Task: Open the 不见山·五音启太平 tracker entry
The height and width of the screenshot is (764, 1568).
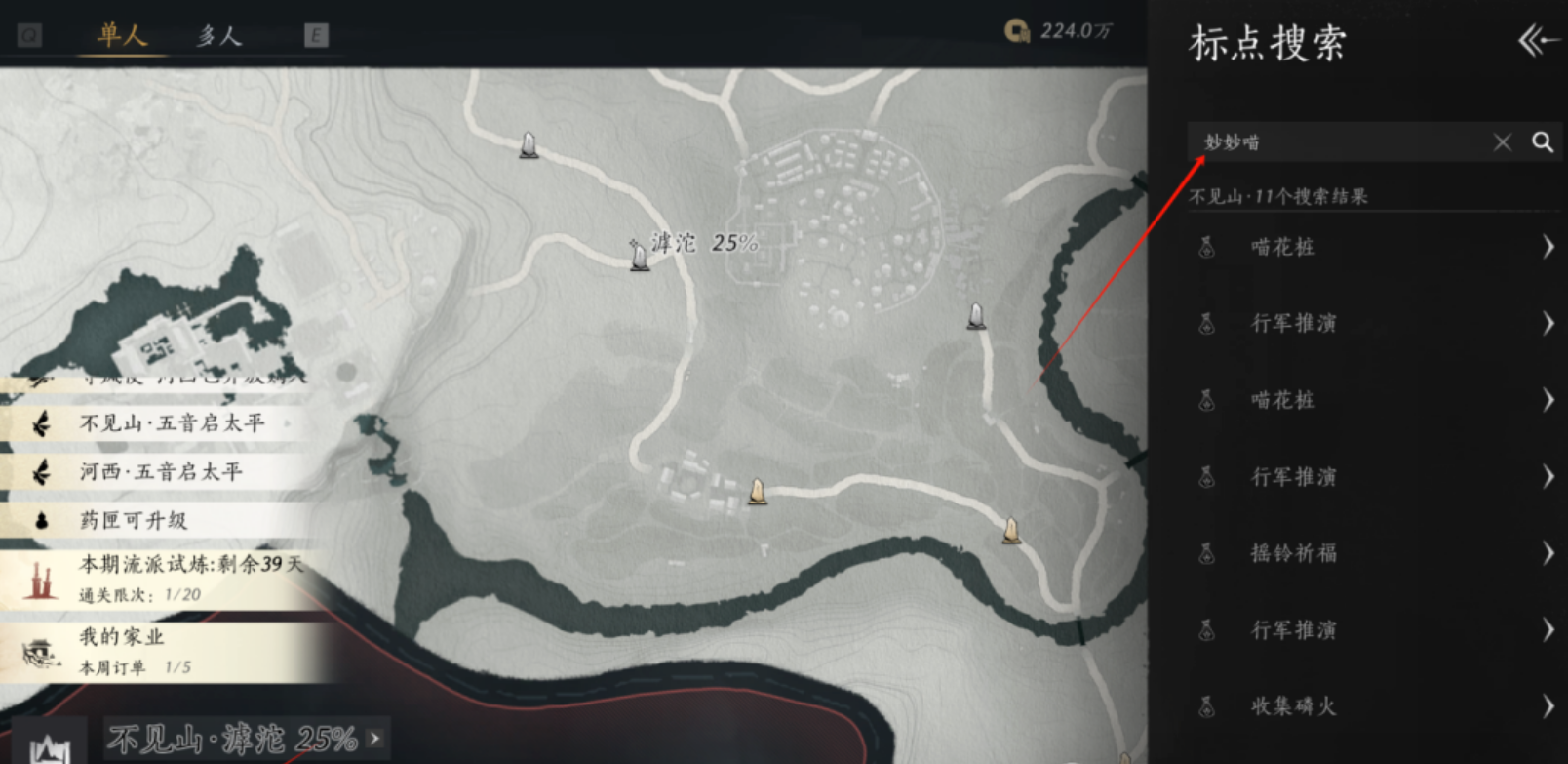Action: tap(171, 423)
